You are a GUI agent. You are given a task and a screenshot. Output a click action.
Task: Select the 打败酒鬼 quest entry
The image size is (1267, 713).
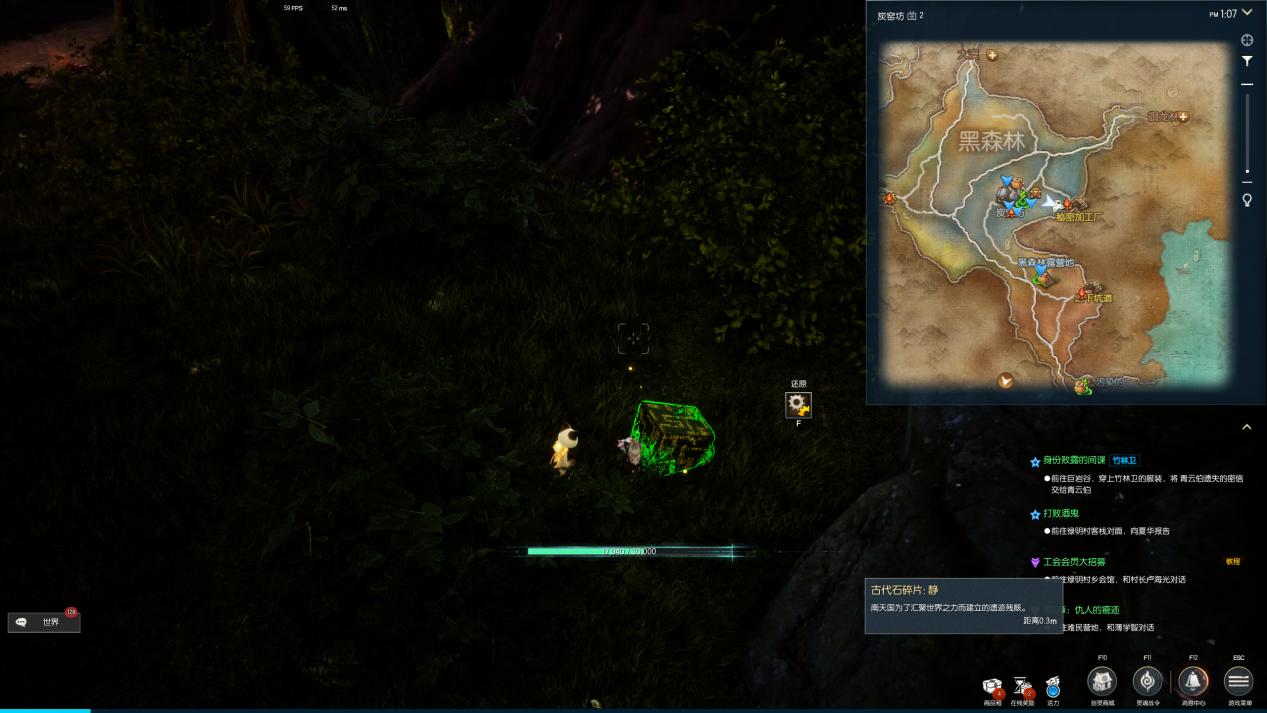click(x=1060, y=514)
